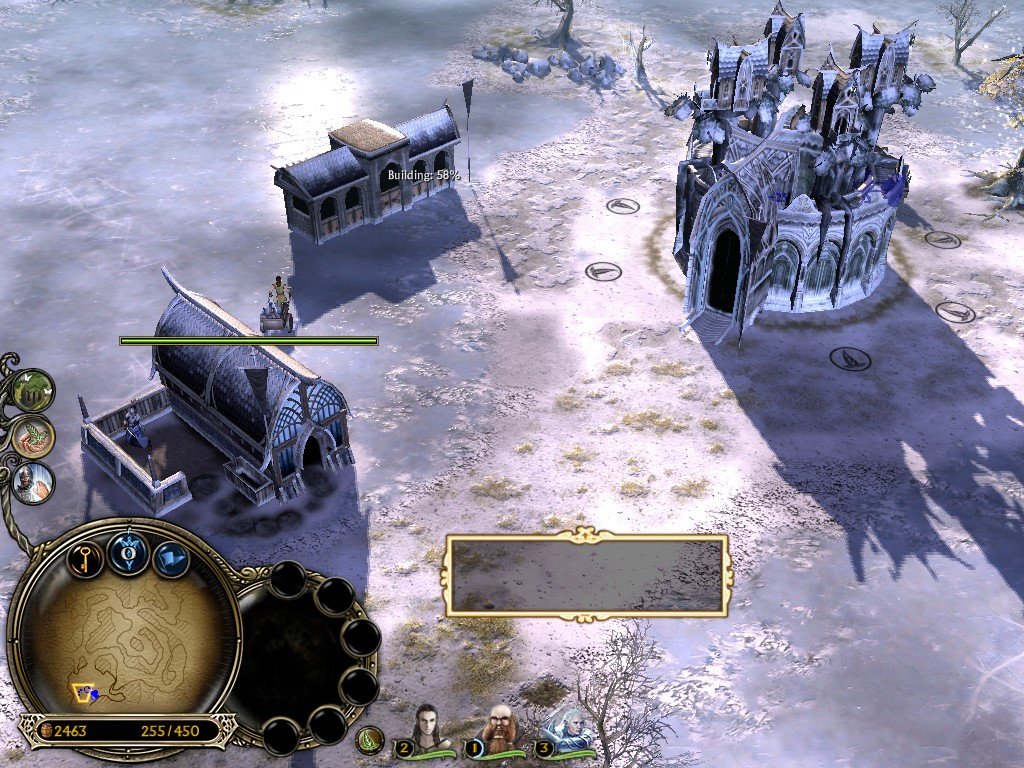Image resolution: width=1024 pixels, height=768 pixels.
Task: Select the blue flag beacon button
Action: (x=171, y=558)
